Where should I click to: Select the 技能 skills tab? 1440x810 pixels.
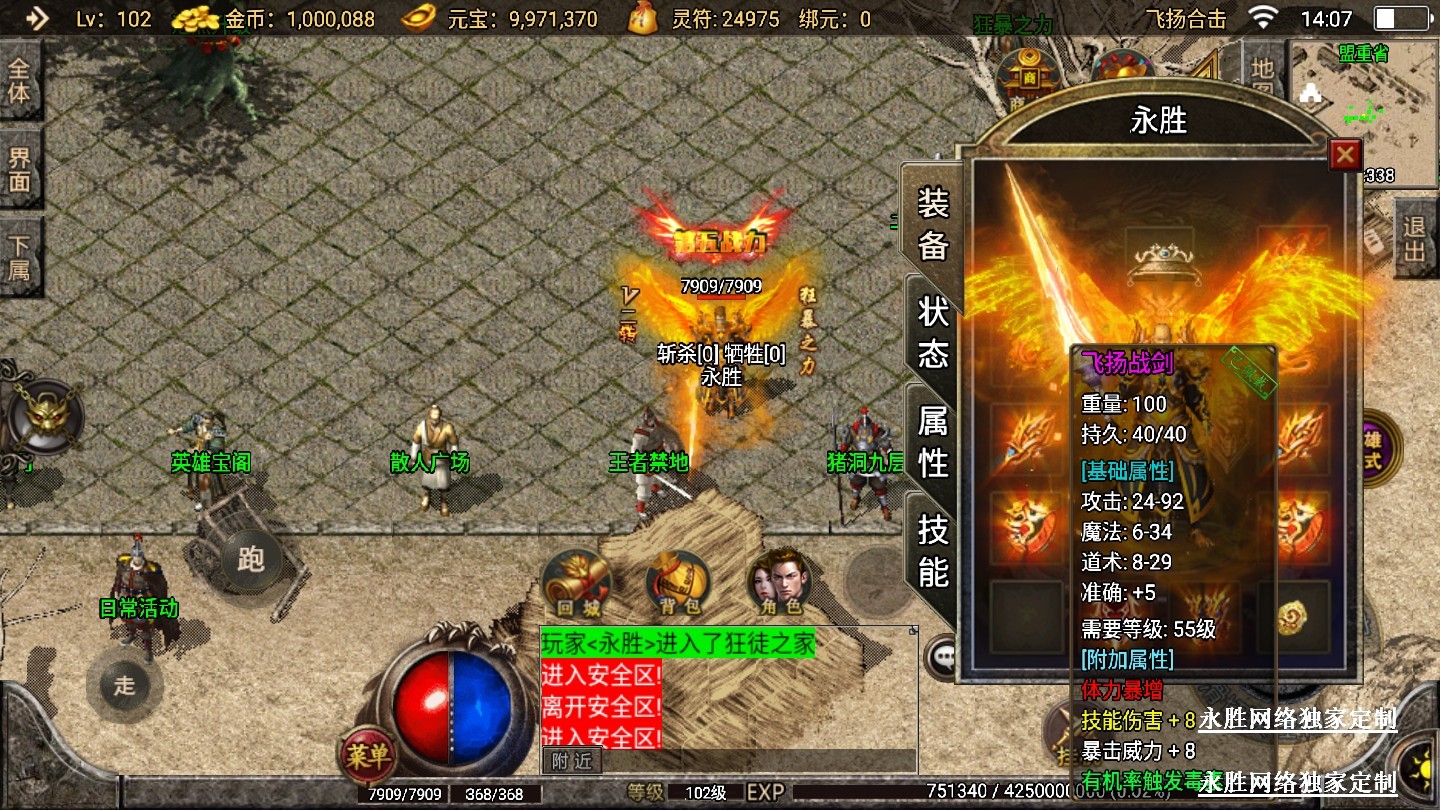[x=932, y=550]
